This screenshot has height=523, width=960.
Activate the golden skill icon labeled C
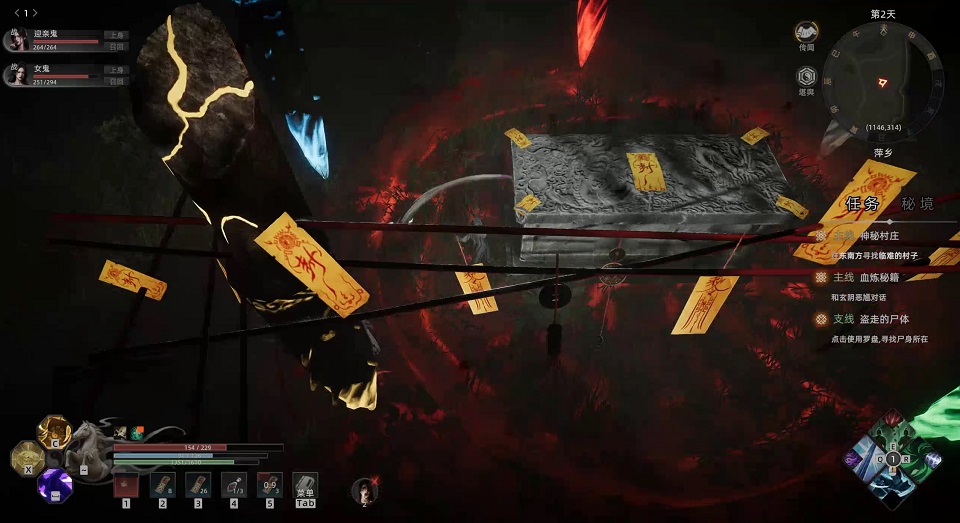click(53, 431)
